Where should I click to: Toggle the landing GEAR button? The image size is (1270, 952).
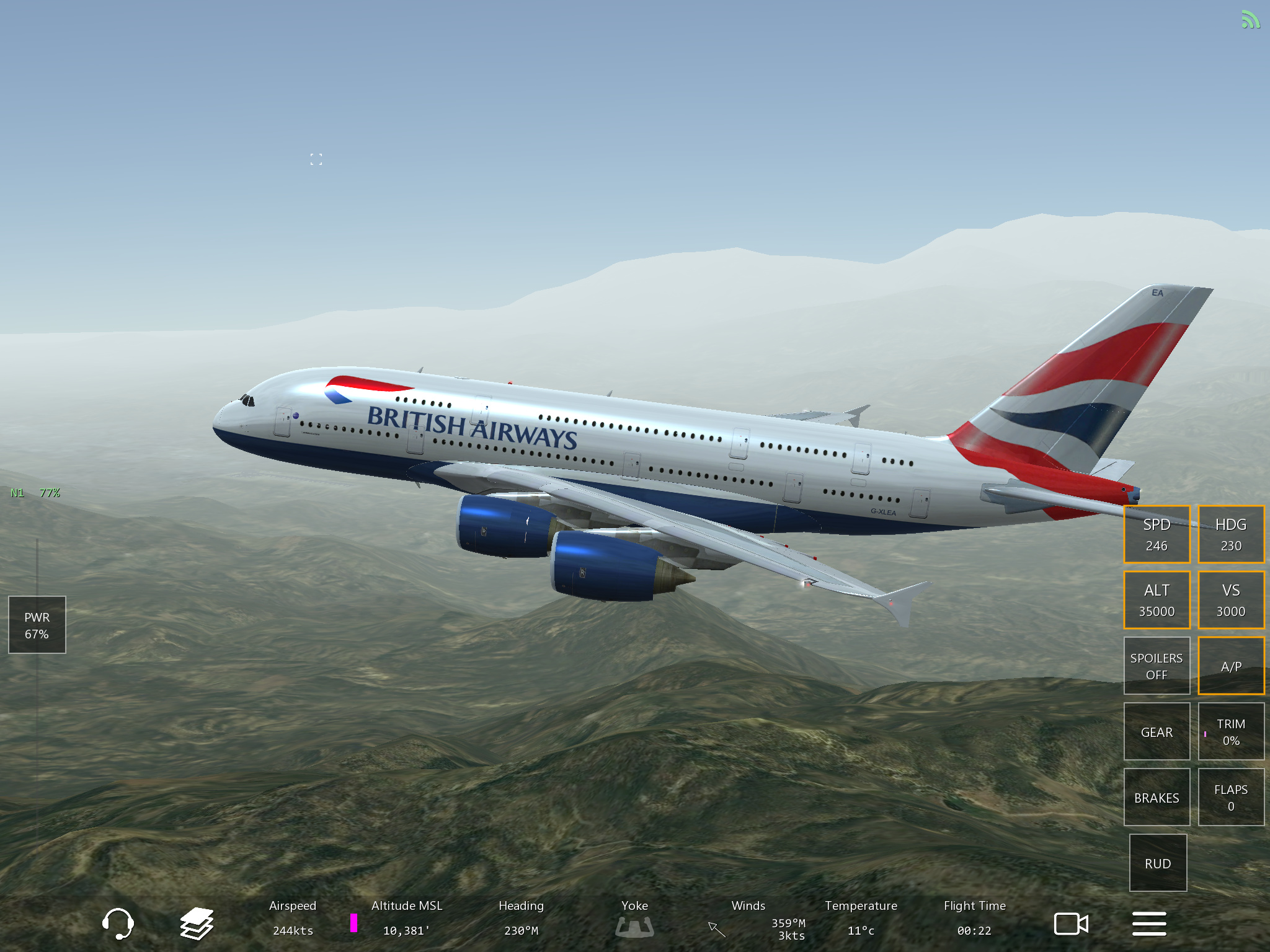click(x=1157, y=731)
